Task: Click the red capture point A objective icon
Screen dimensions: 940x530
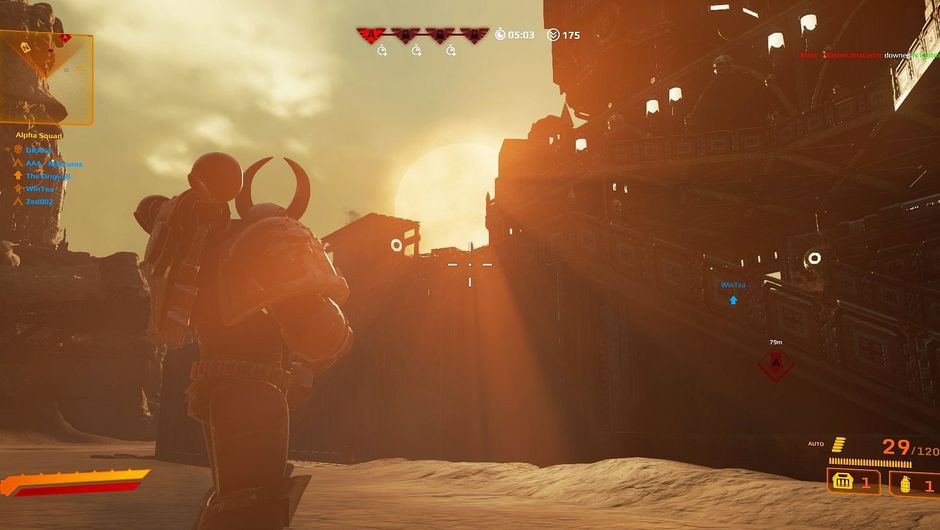Action: coord(372,35)
